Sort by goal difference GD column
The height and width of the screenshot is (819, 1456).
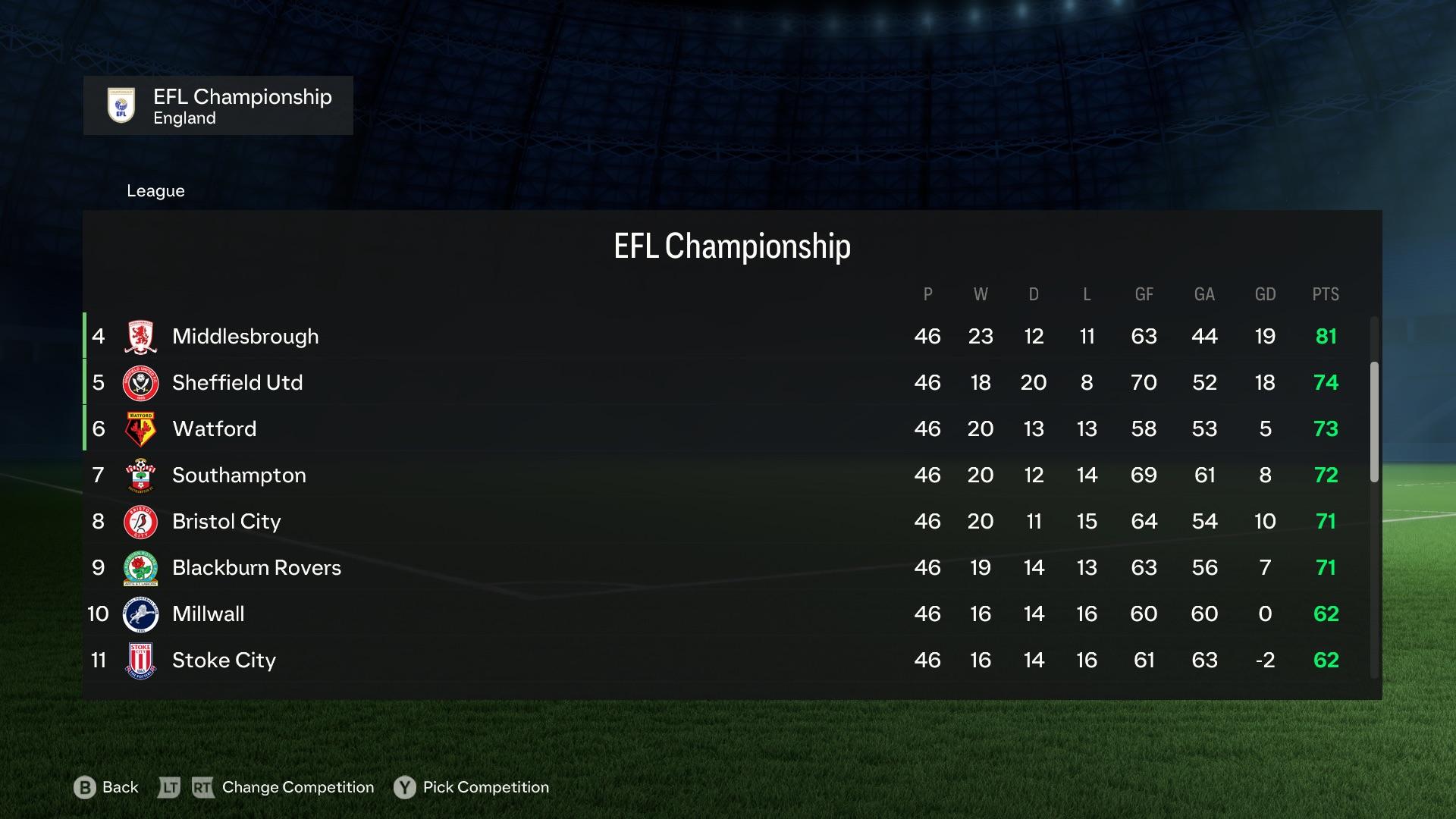tap(1265, 294)
